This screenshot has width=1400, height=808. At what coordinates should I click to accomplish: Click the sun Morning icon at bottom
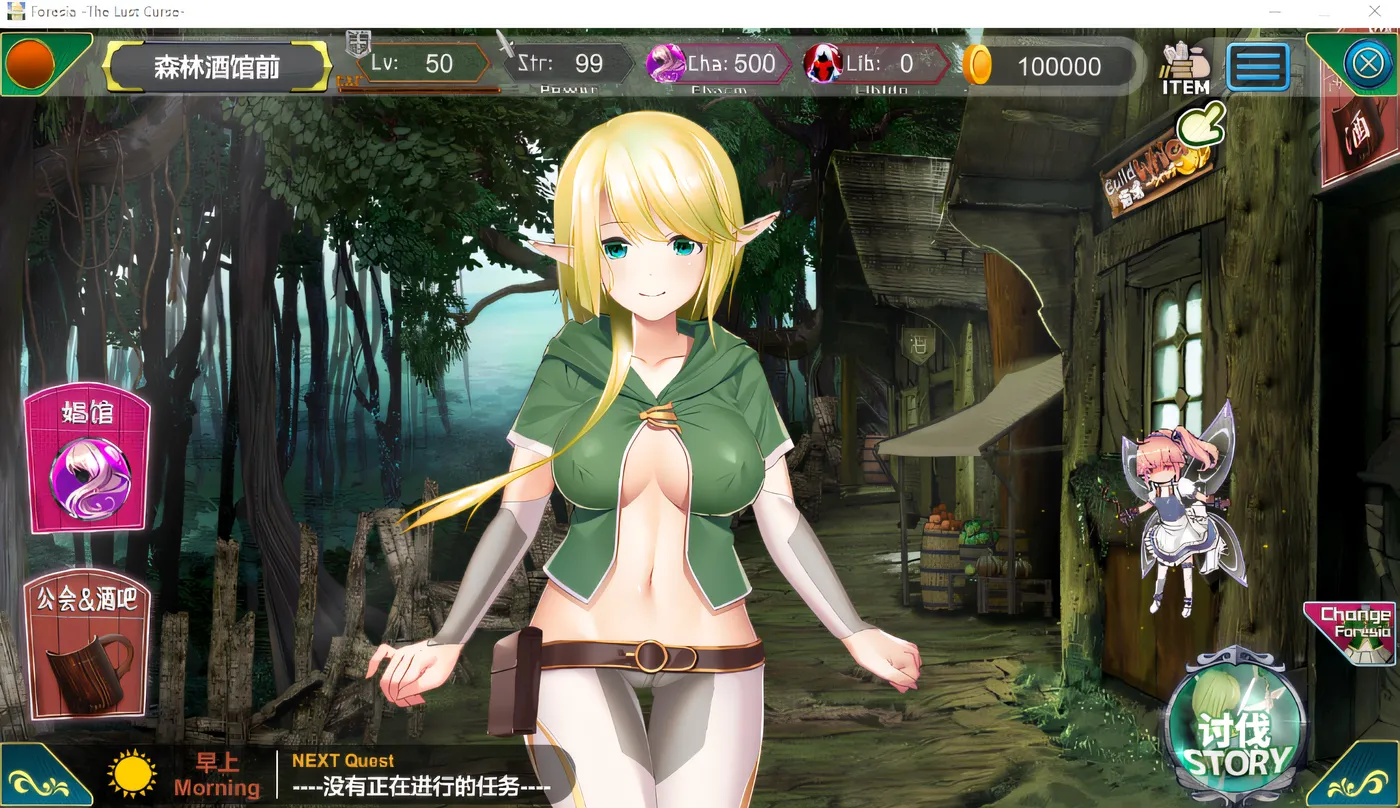(131, 772)
